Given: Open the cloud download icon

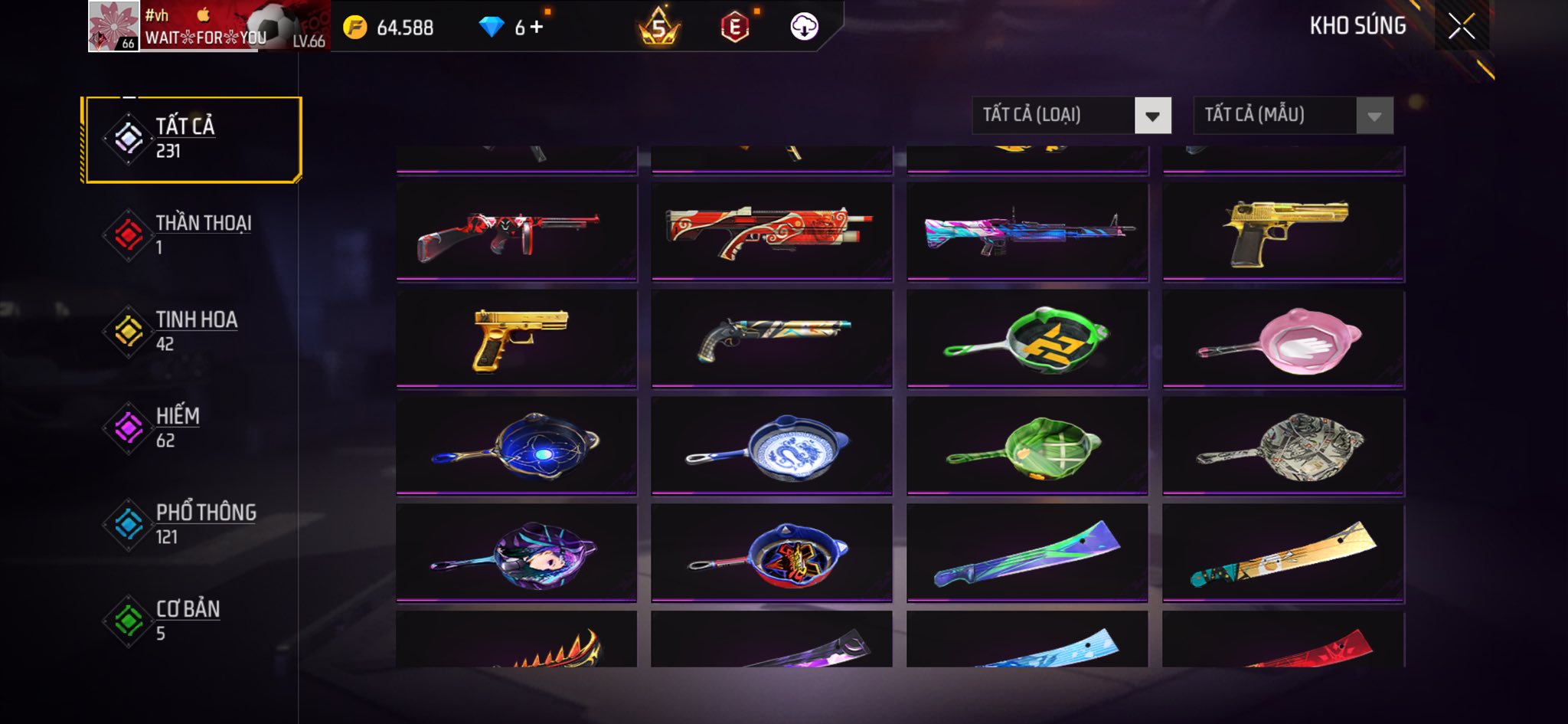Looking at the screenshot, I should tap(804, 27).
